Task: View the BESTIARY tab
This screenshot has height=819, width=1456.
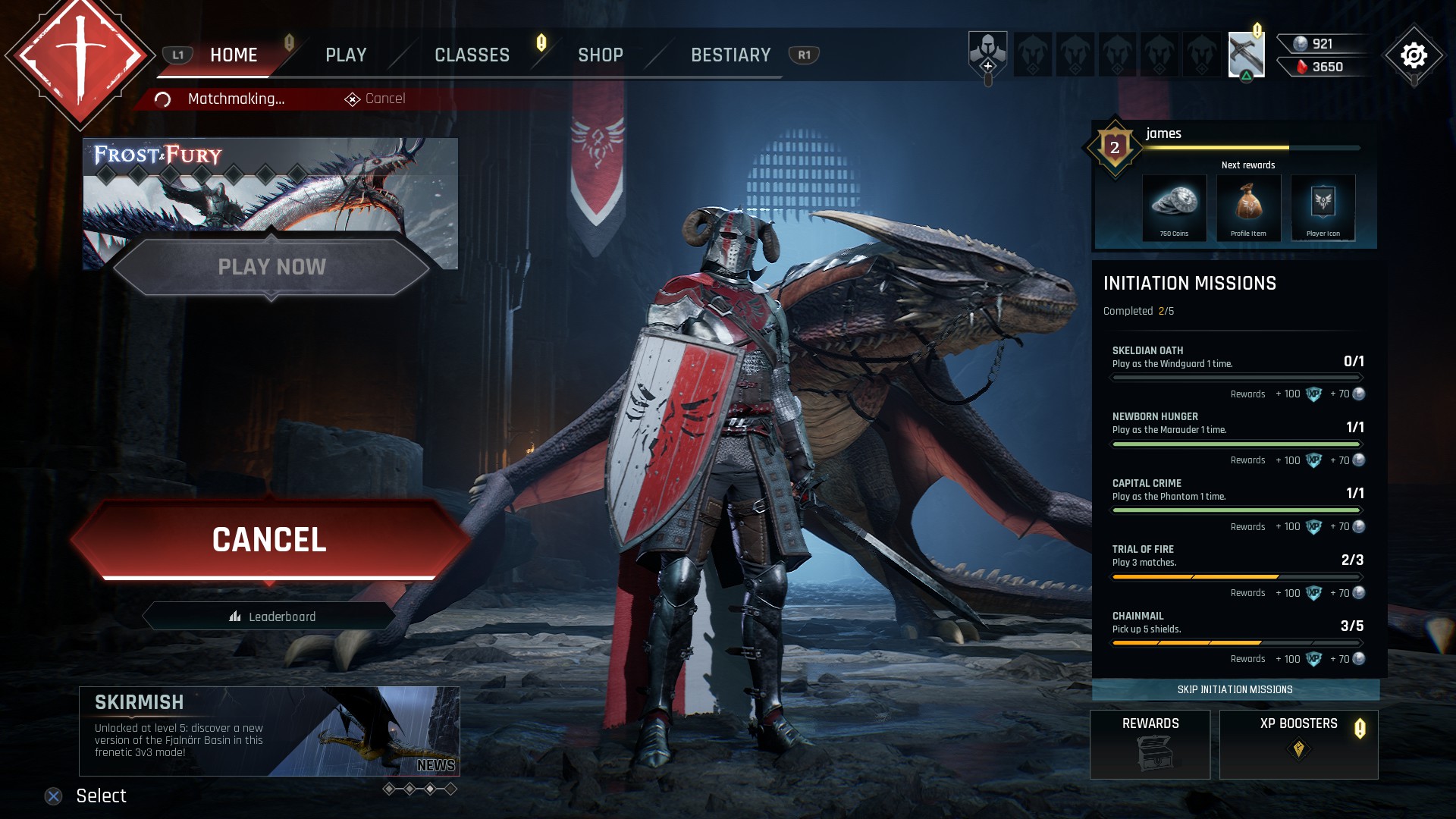Action: coord(730,55)
